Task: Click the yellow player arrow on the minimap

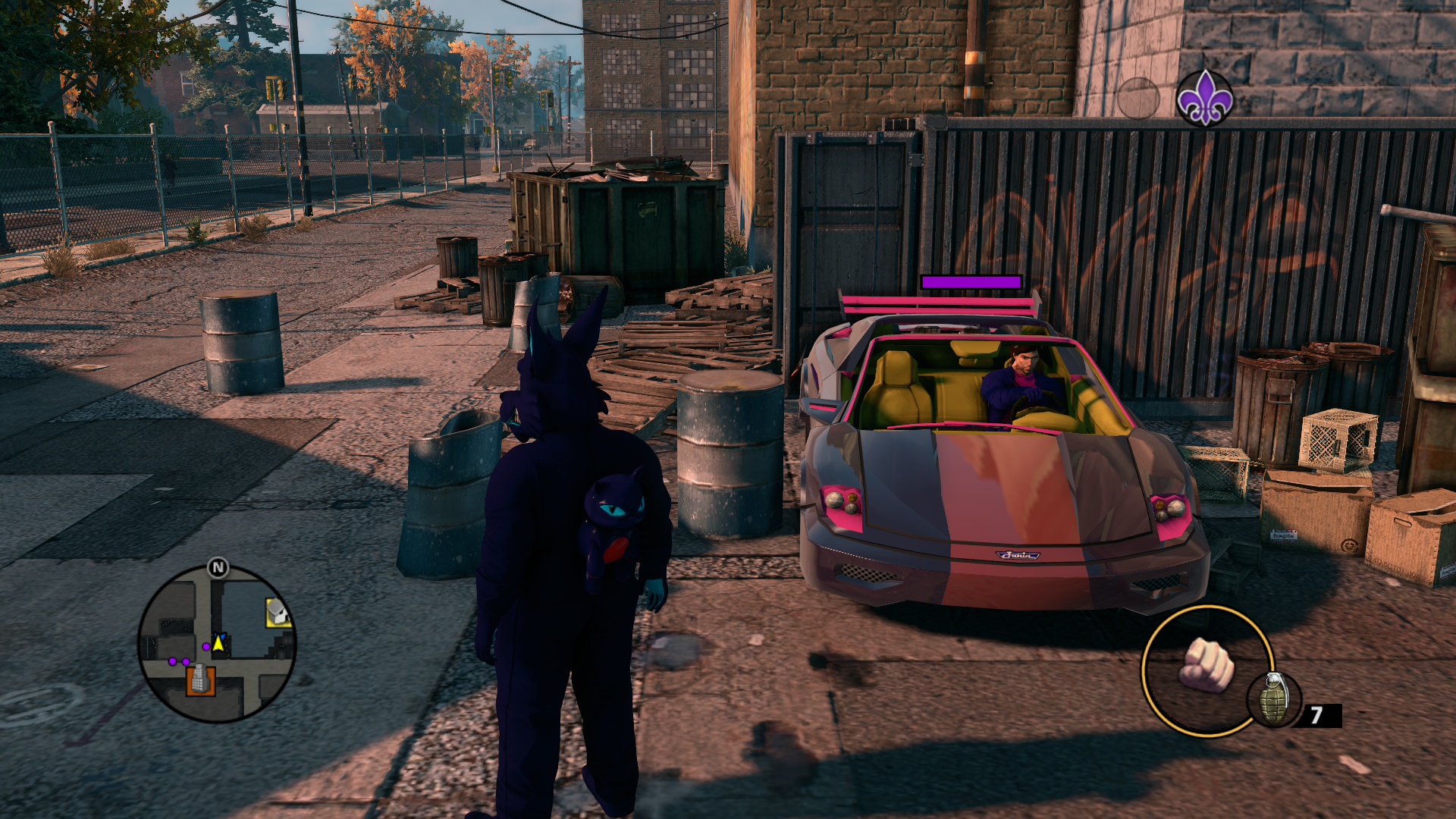Action: [x=219, y=643]
